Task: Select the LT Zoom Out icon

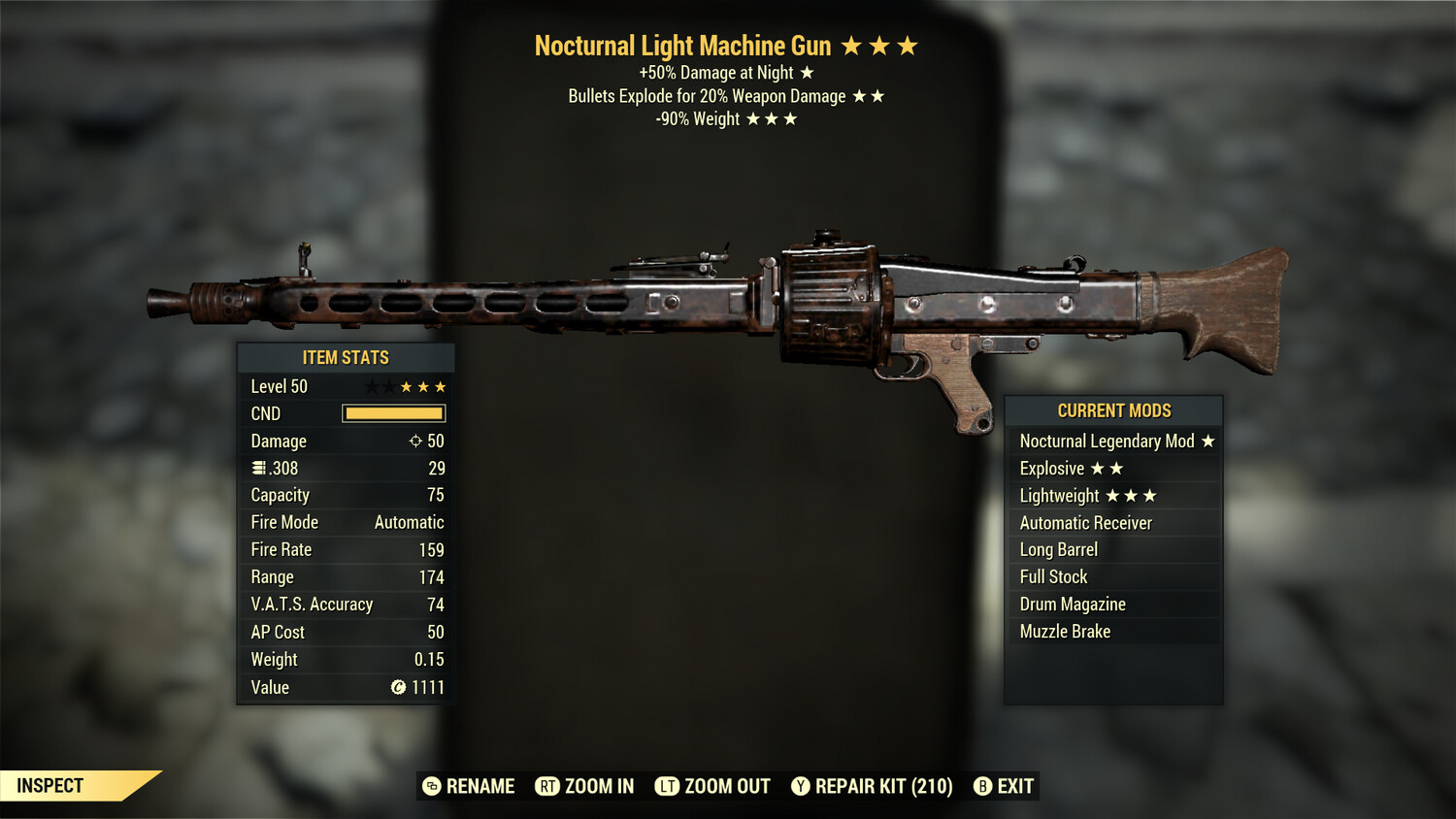Action: (666, 786)
